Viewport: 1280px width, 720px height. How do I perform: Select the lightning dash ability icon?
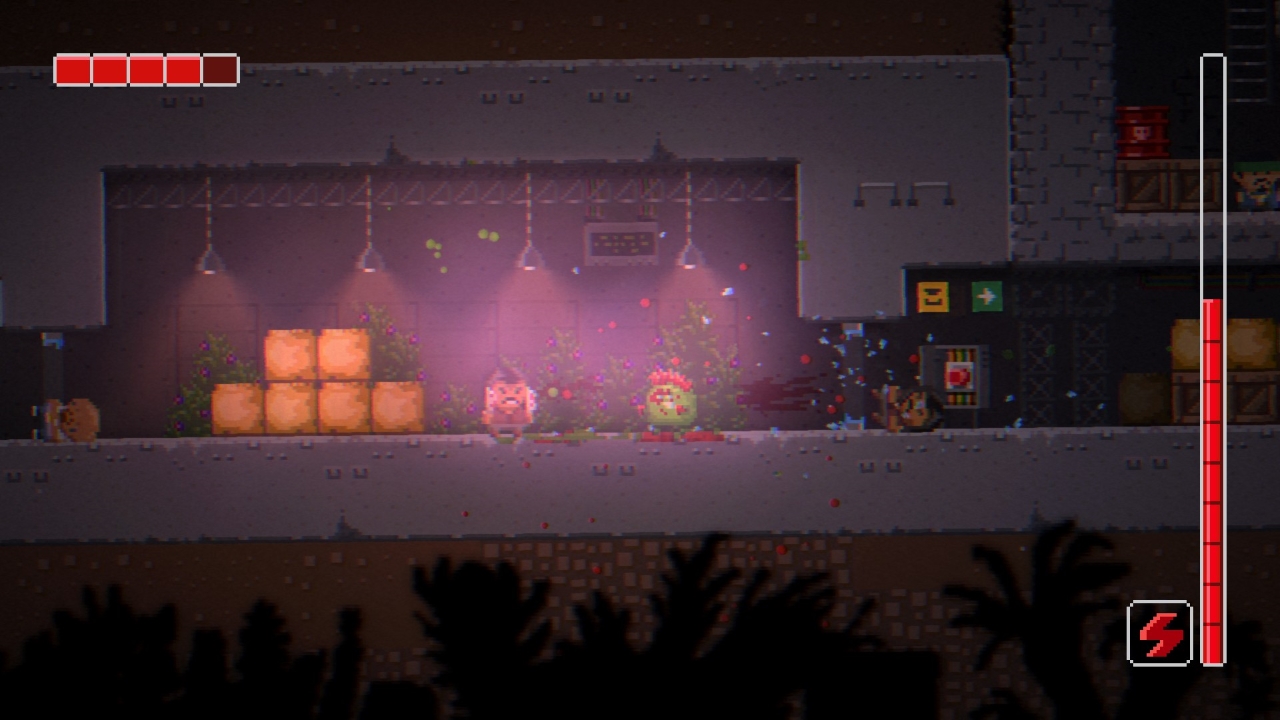point(1158,634)
